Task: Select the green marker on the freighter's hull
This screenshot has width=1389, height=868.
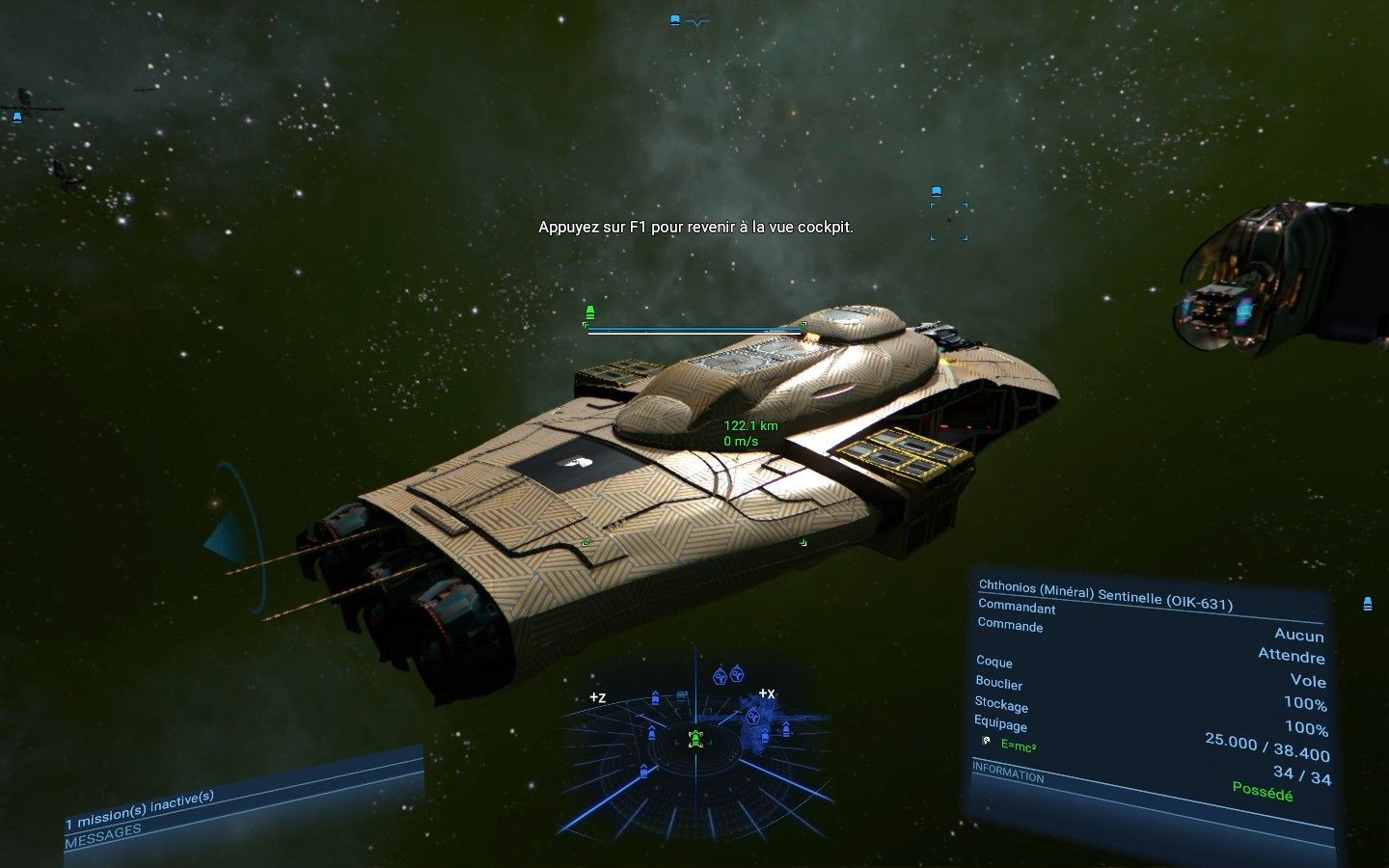Action: pyautogui.click(x=586, y=542)
